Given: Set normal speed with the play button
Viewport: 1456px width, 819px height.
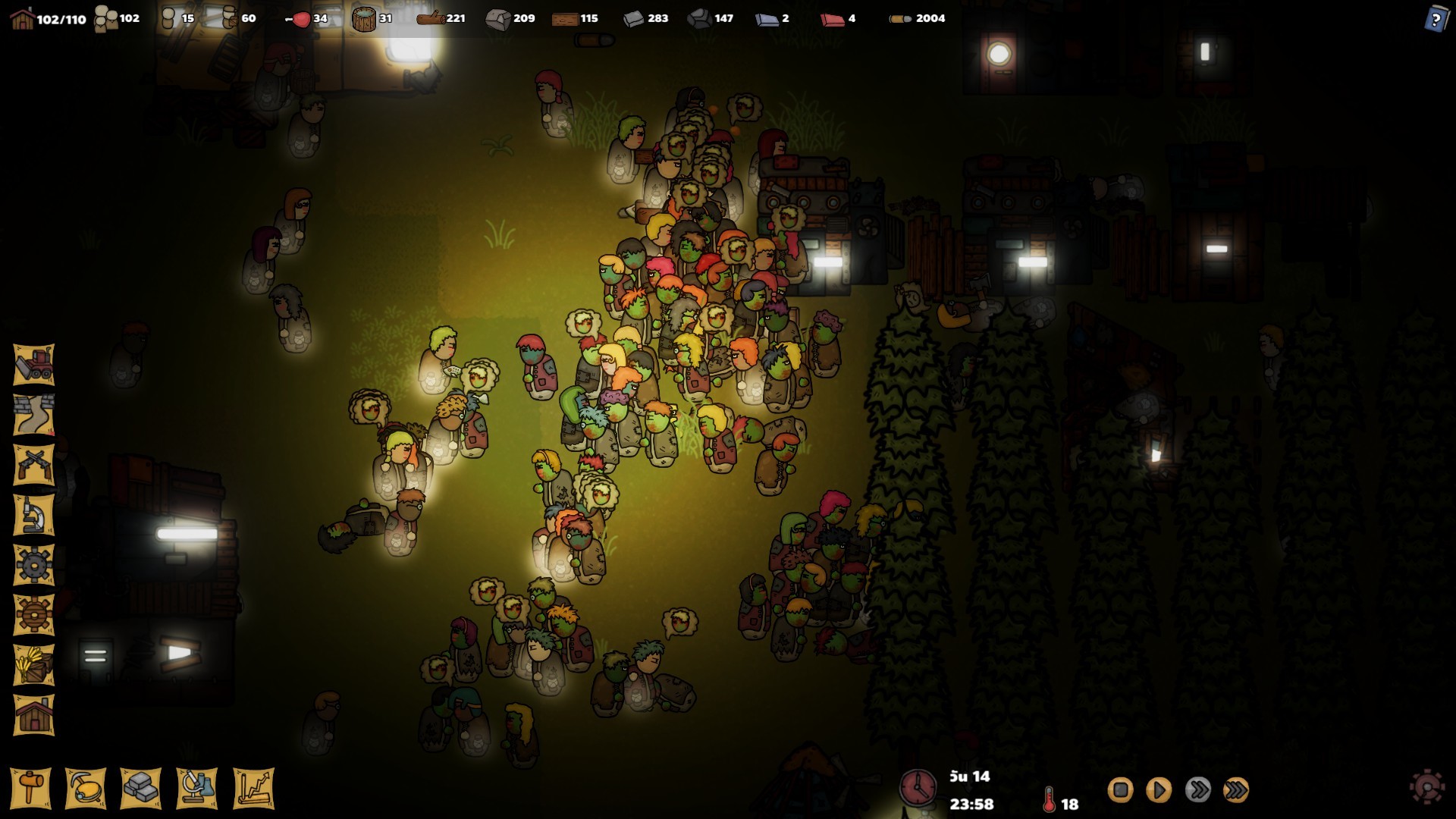Looking at the screenshot, I should pyautogui.click(x=1158, y=790).
